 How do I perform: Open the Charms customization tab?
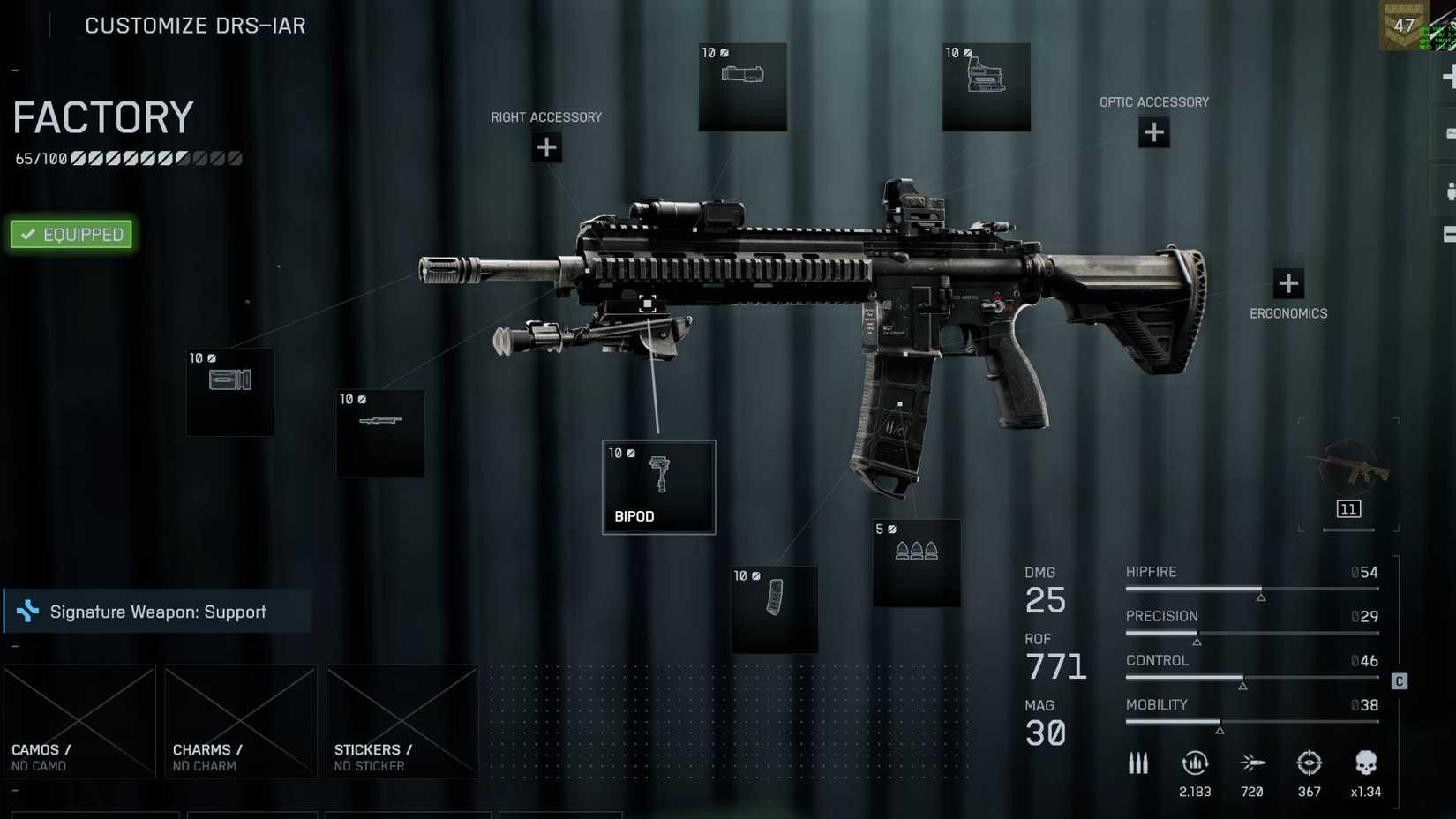pyautogui.click(x=240, y=721)
